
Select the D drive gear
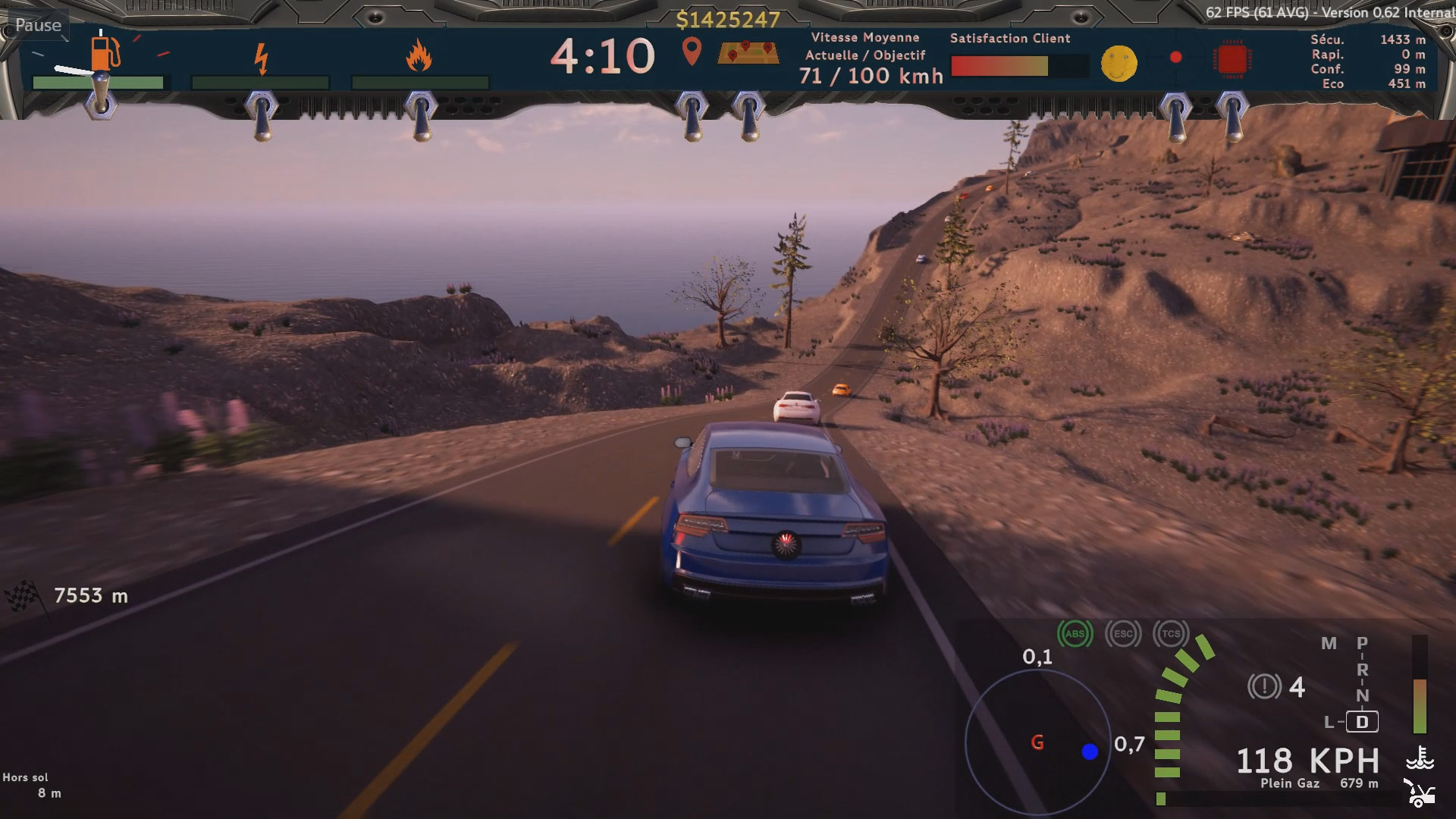pyautogui.click(x=1362, y=722)
